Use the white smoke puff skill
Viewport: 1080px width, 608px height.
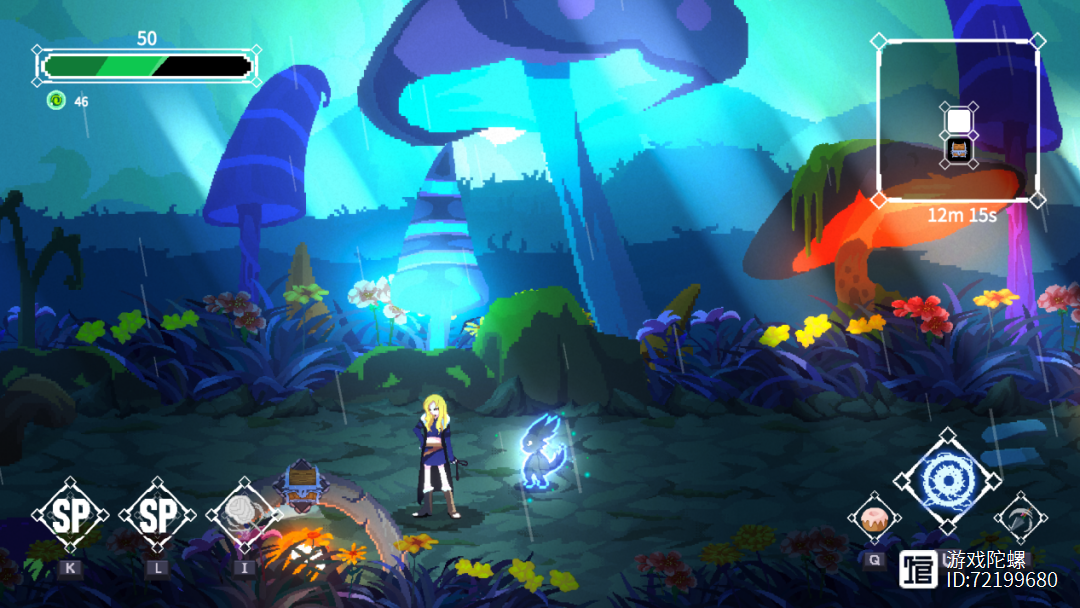244,516
